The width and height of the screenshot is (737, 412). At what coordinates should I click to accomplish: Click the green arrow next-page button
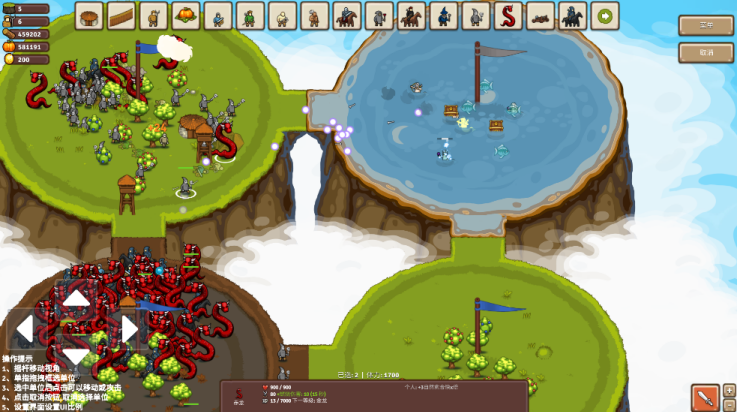pos(604,15)
